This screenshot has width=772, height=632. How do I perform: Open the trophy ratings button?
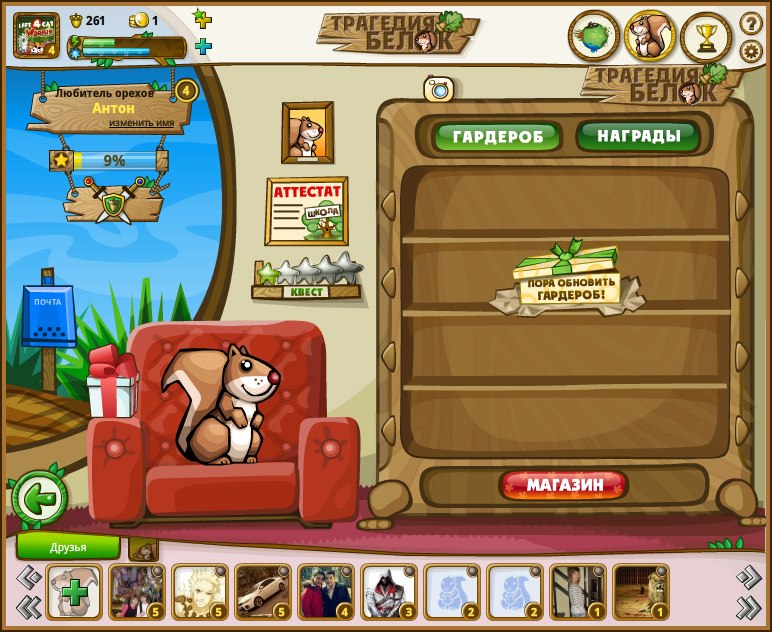[707, 37]
